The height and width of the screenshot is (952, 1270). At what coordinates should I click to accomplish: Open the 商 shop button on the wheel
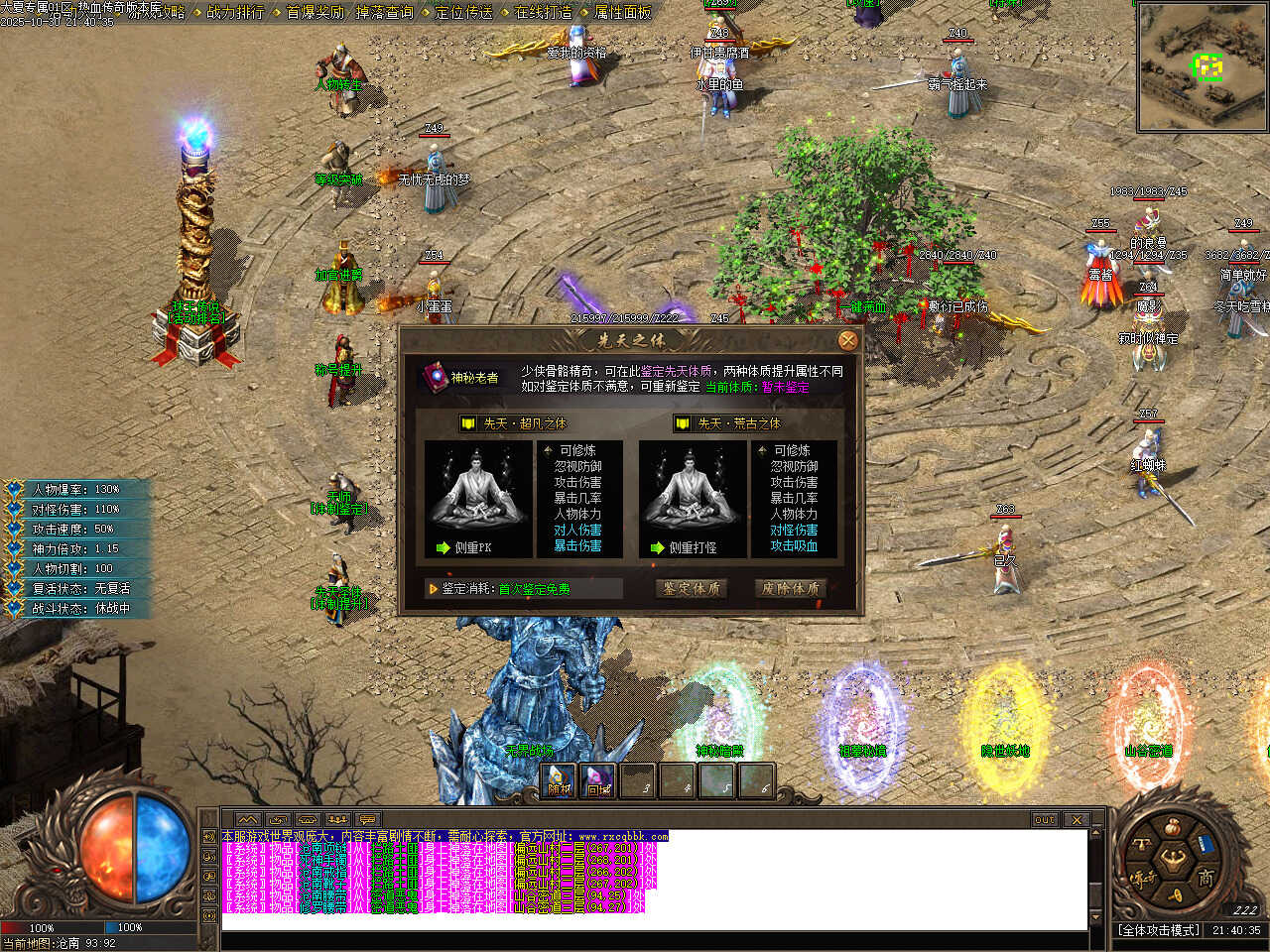pyautogui.click(x=1205, y=877)
